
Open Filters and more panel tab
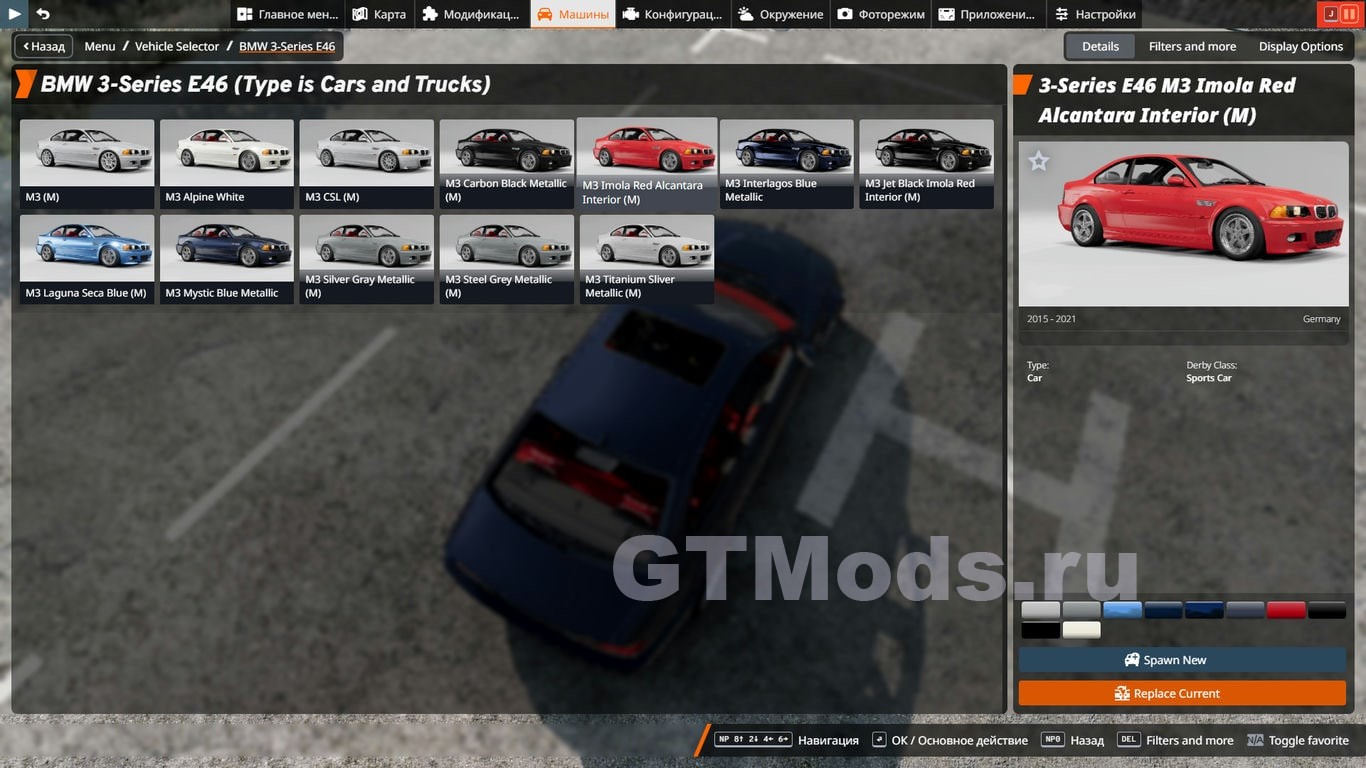[1192, 46]
